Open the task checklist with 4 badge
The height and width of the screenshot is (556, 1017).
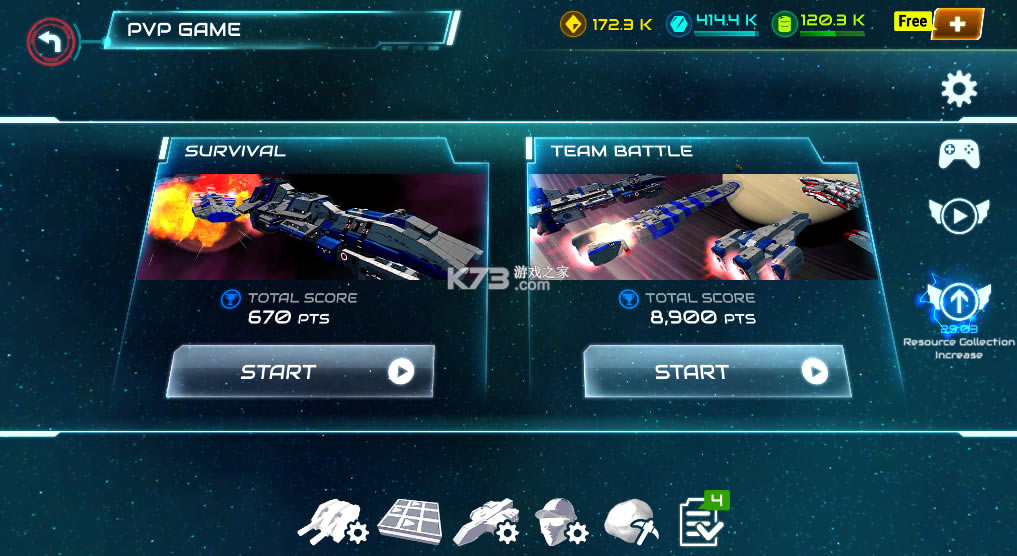702,518
